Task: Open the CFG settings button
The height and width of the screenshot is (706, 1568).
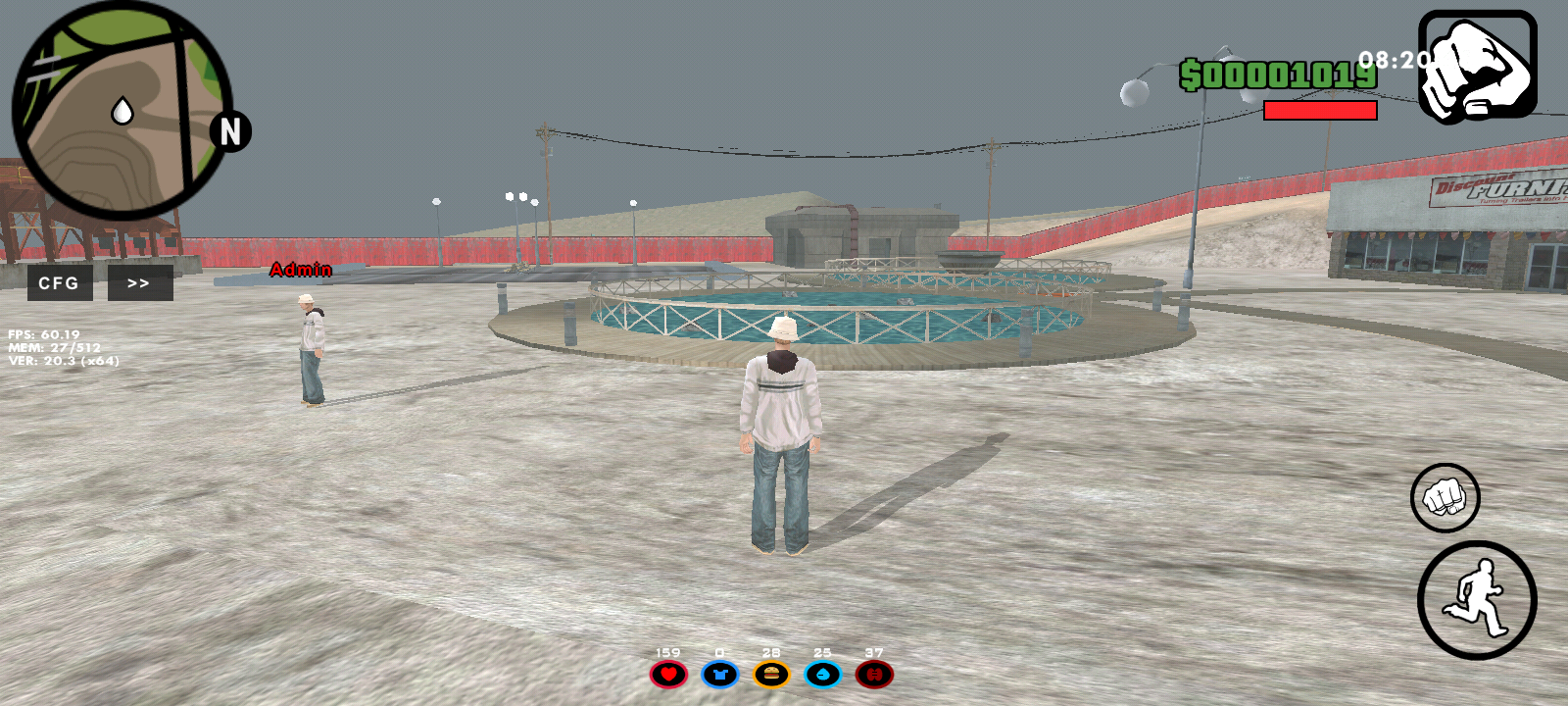Action: click(59, 283)
